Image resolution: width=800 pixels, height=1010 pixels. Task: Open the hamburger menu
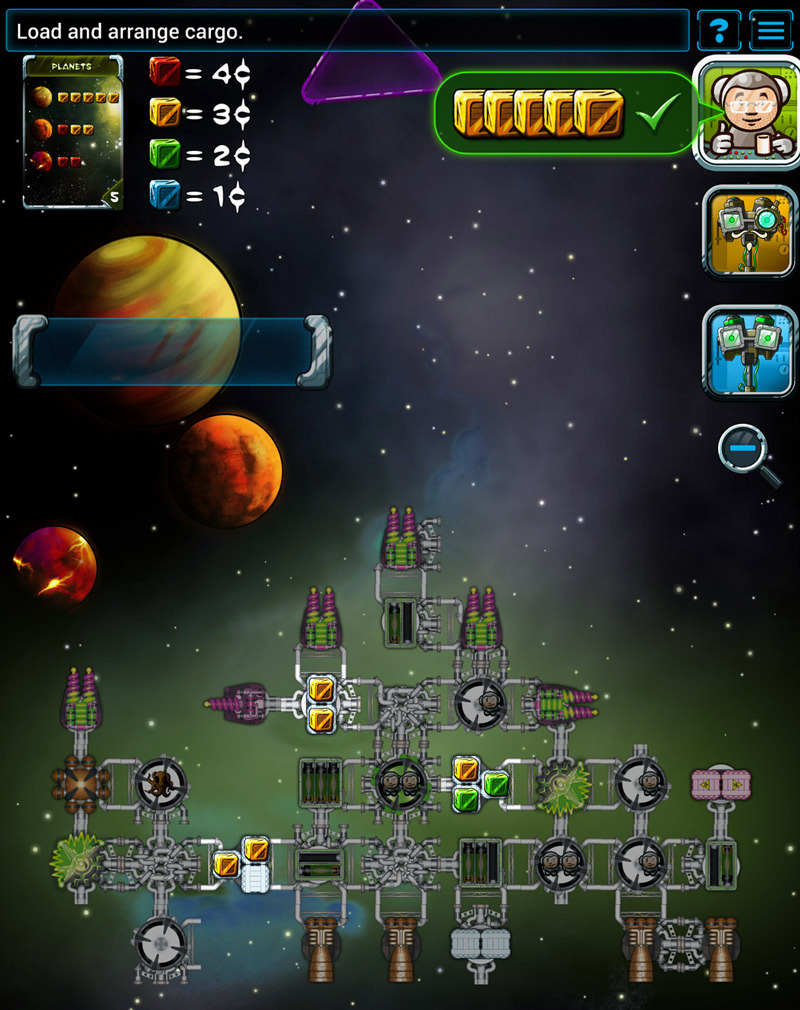tap(770, 30)
